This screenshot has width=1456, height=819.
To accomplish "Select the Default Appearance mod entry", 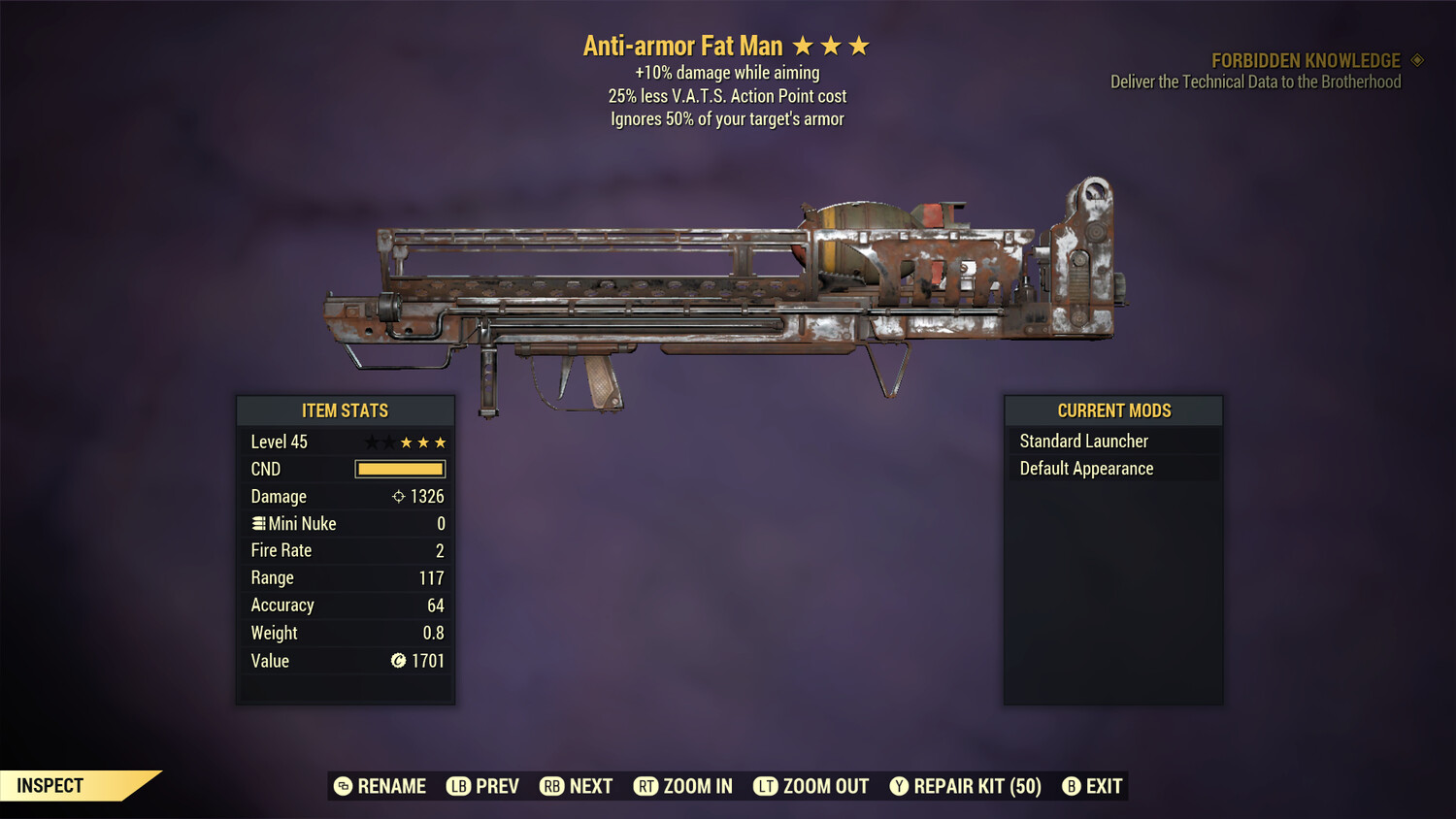I will click(1086, 468).
